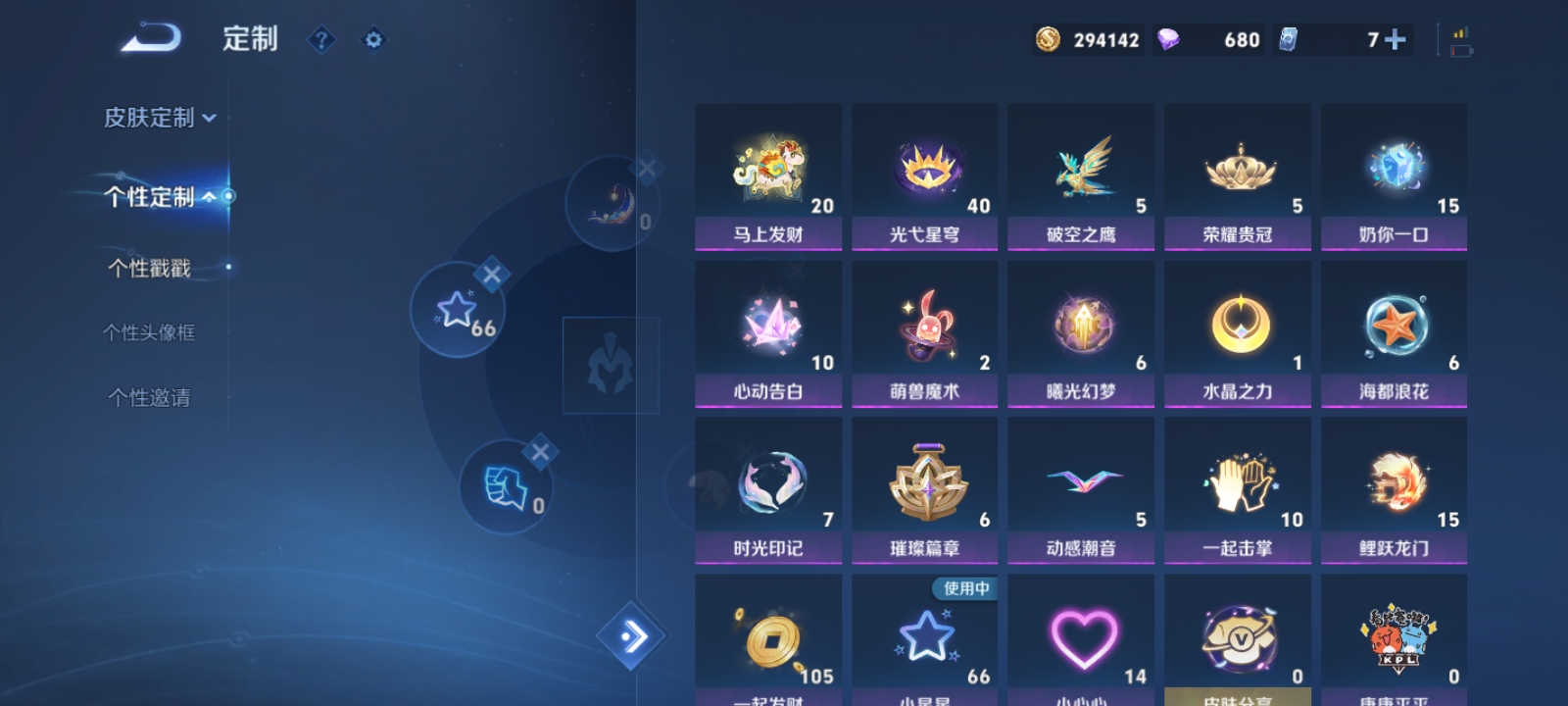1568x706 pixels.
Task: Open the help question mark icon
Action: click(x=321, y=40)
